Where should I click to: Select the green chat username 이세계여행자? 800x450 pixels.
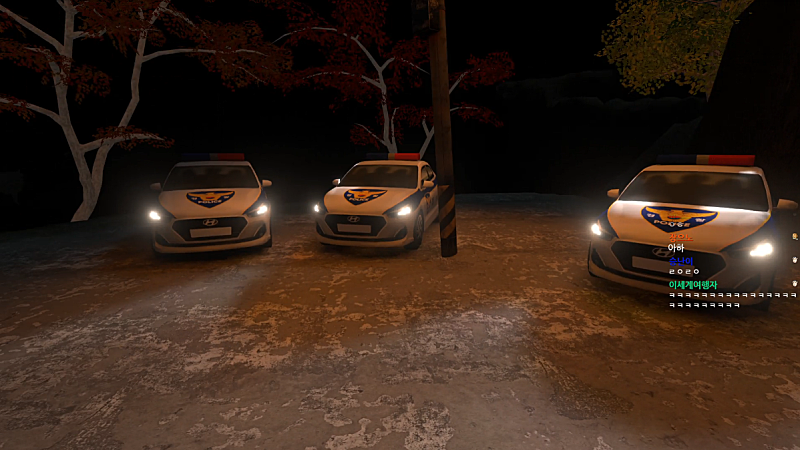pos(693,284)
